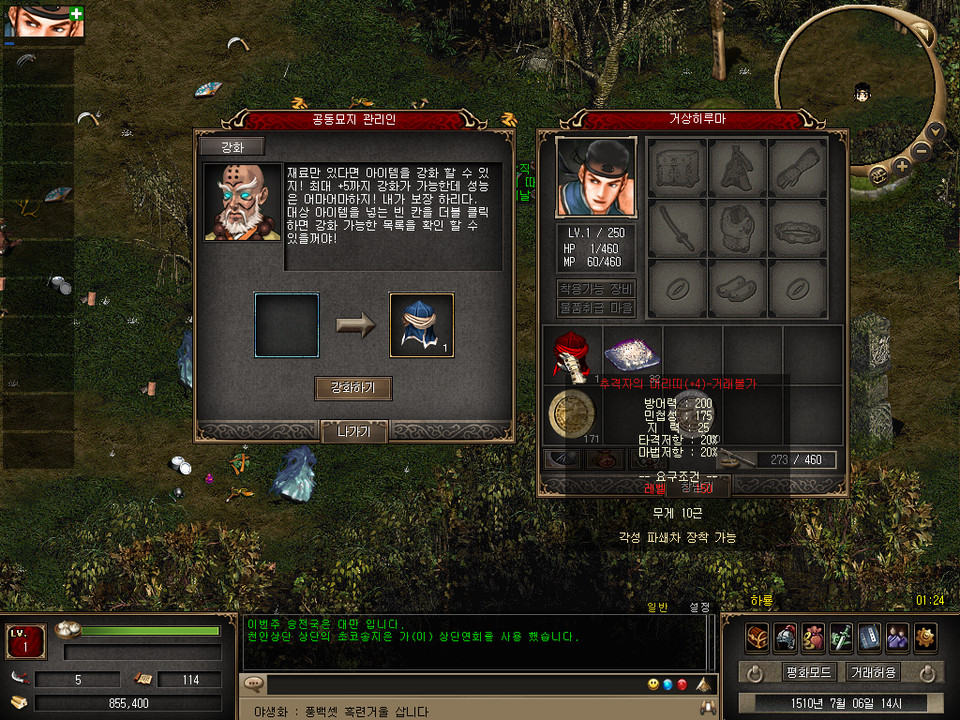The image size is (960, 720).
Task: Select the blue hood enhancement result slot
Action: [421, 325]
